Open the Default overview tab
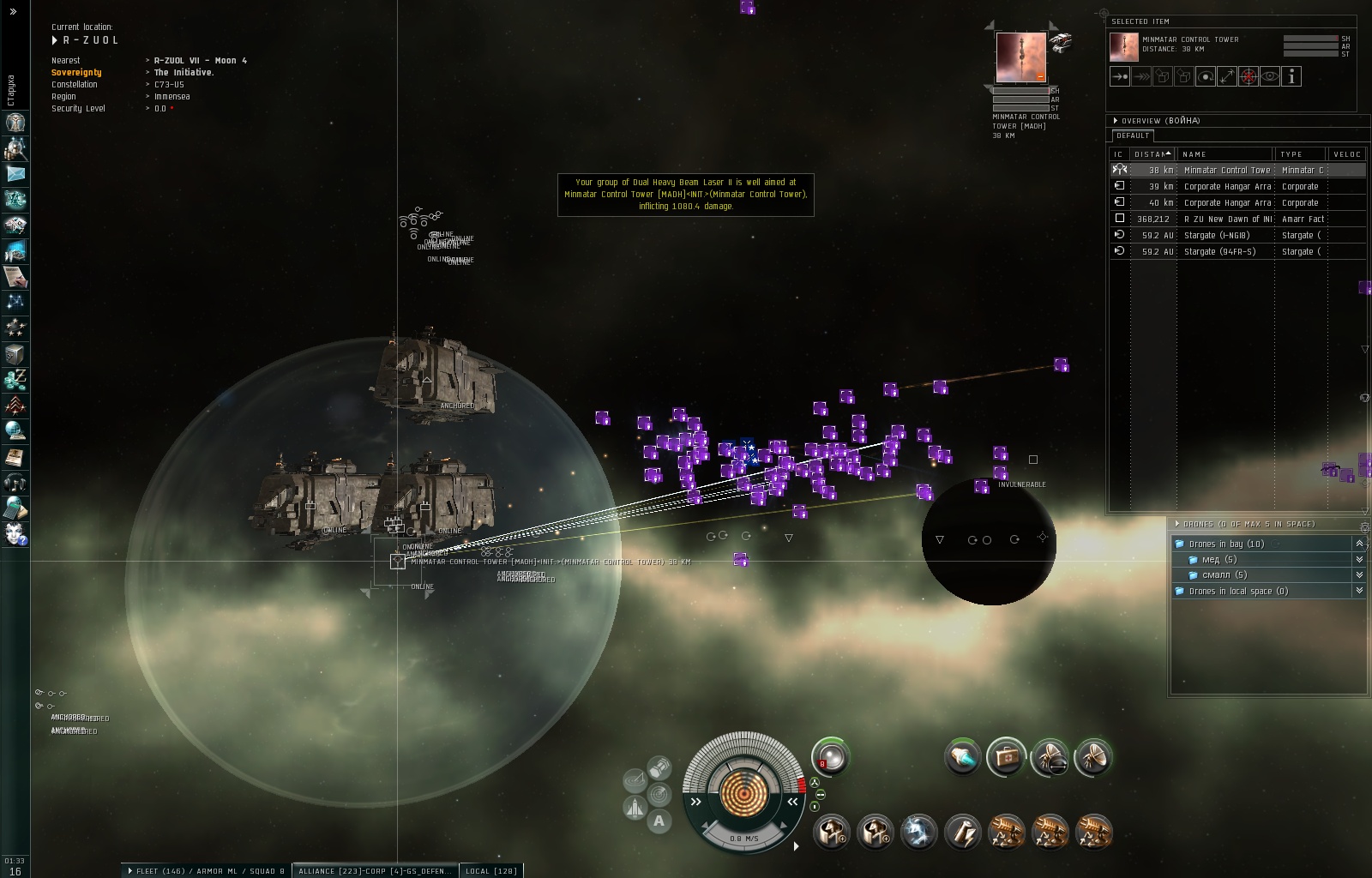Viewport: 1372px width, 878px height. 1133,135
